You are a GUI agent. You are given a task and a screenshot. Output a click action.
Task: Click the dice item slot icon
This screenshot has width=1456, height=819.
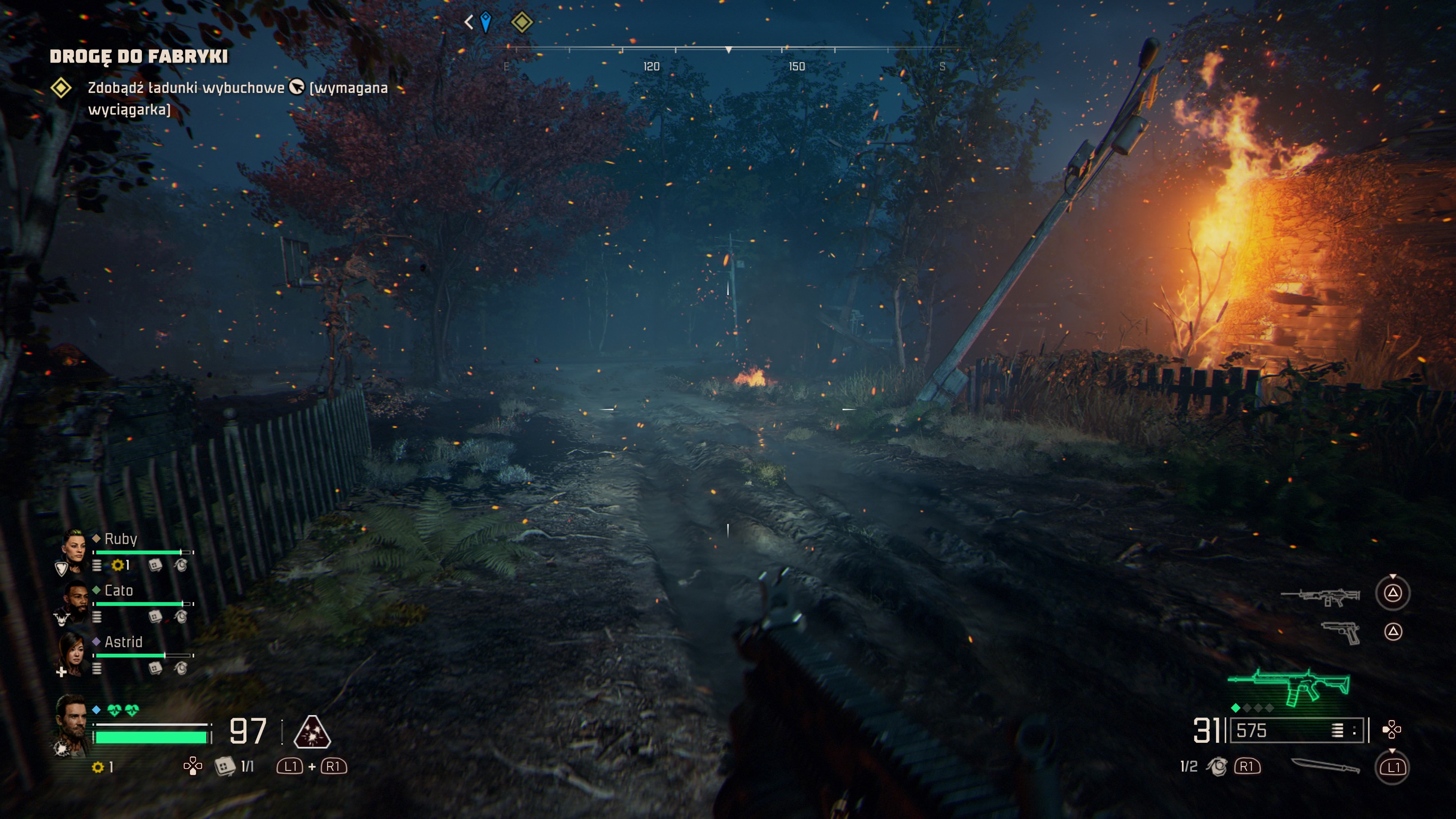[x=224, y=766]
